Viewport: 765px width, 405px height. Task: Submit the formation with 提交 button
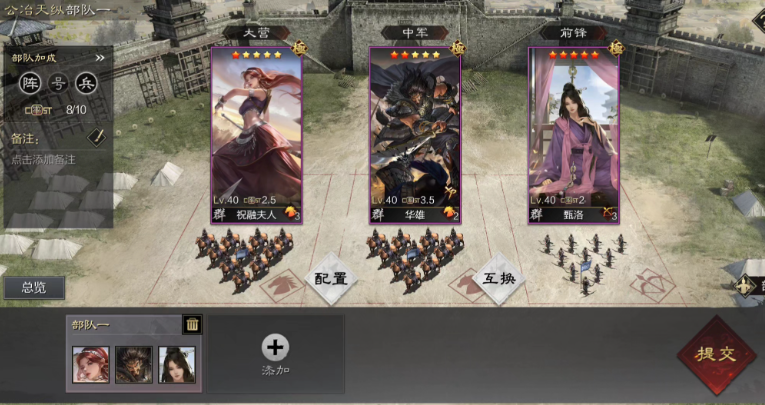717,355
